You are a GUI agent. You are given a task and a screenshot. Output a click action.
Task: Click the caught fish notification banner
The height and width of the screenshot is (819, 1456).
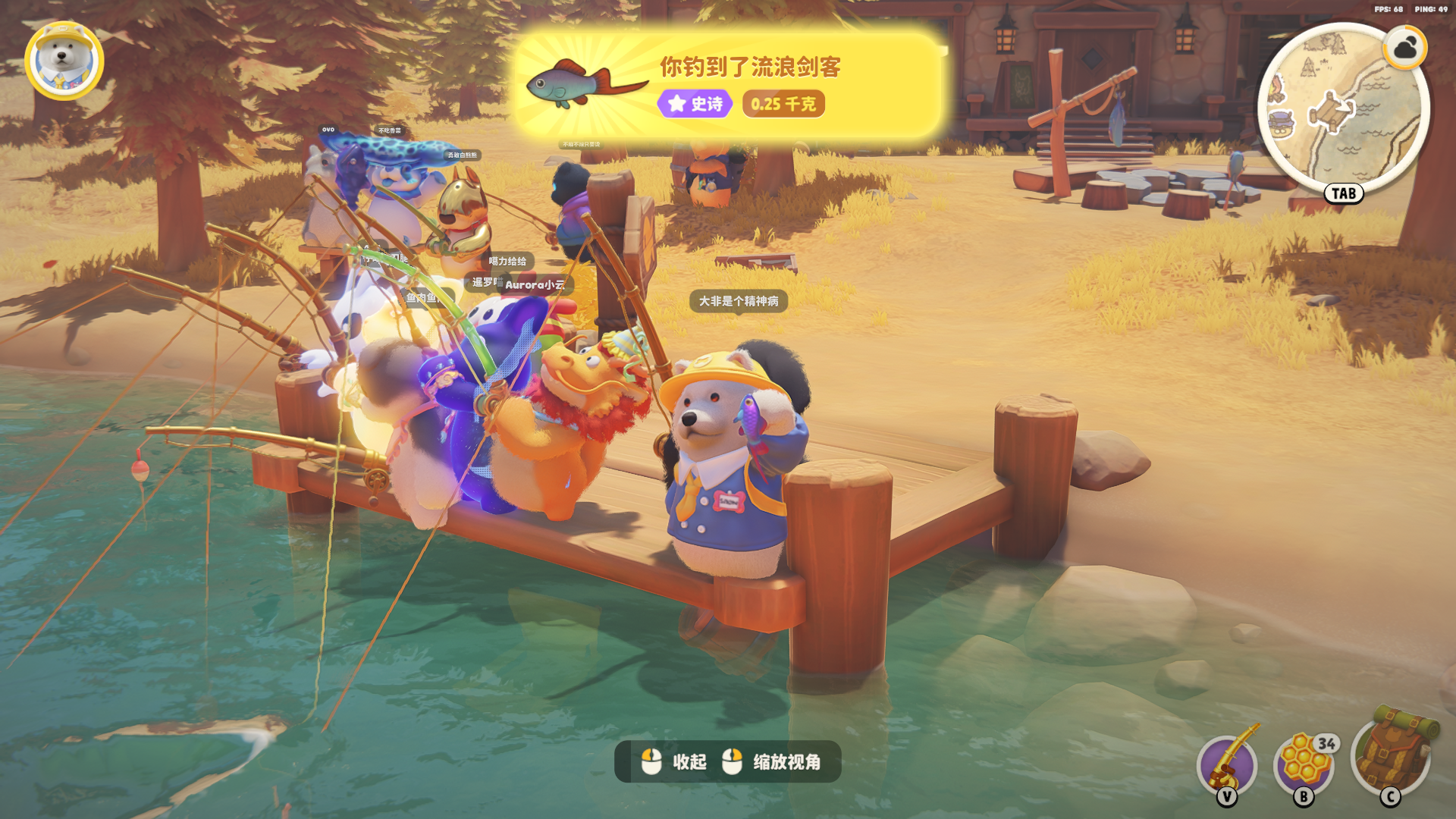728,85
